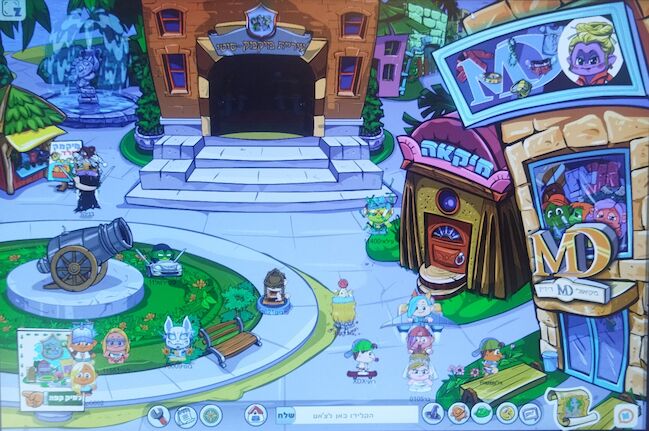Open the yellow round icon left of speech bubble

pos(506,413)
